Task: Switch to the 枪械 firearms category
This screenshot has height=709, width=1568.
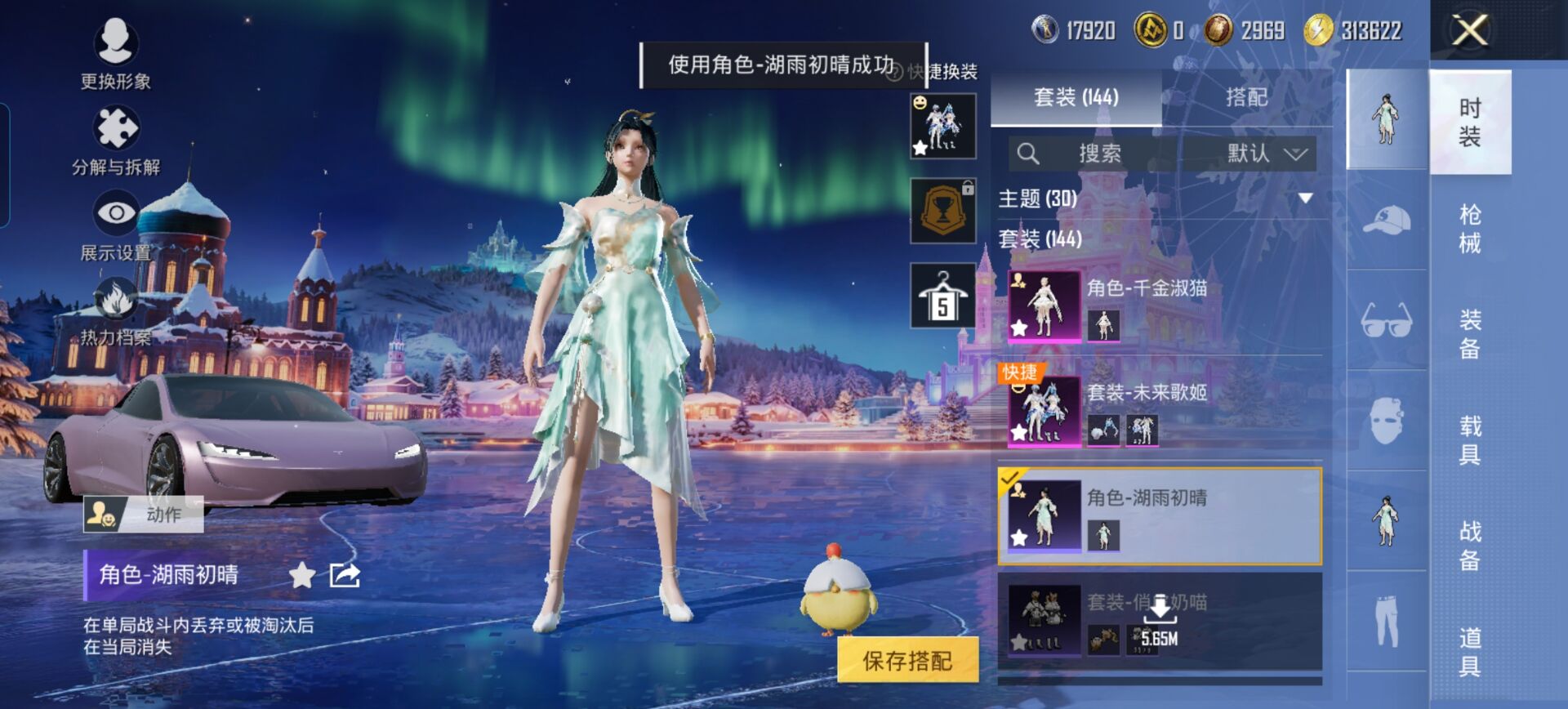Action: [x=1469, y=229]
